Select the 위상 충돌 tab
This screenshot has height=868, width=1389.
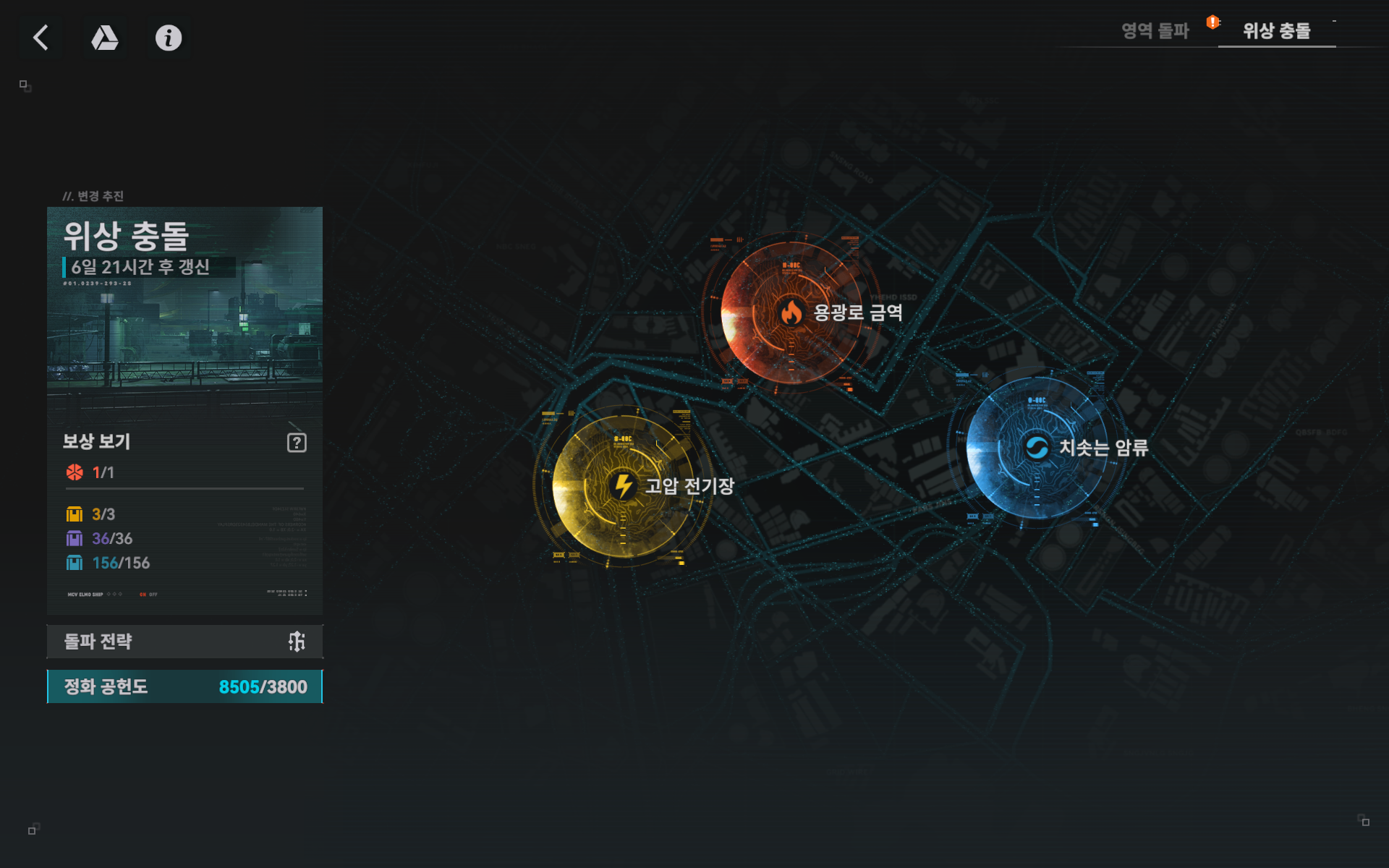pyautogui.click(x=1276, y=30)
